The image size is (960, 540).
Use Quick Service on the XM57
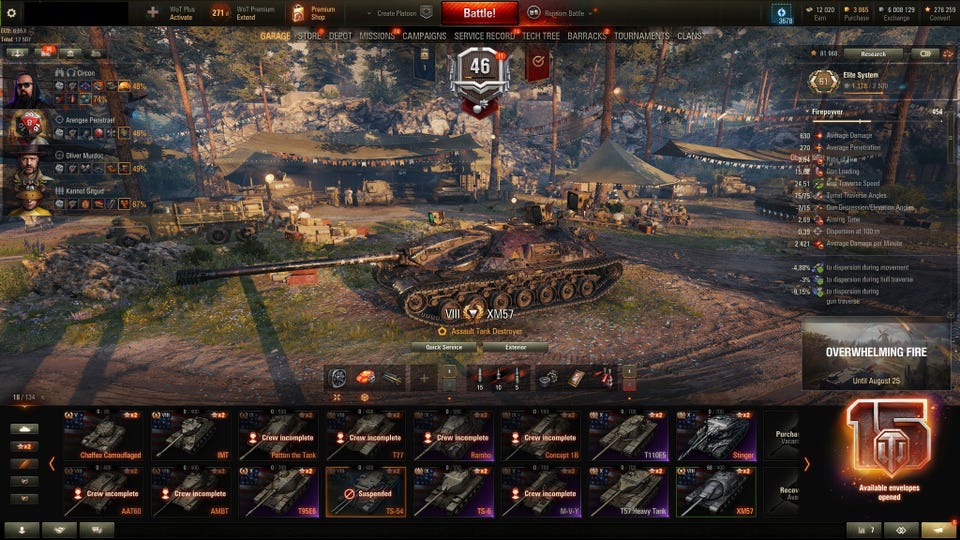point(445,347)
